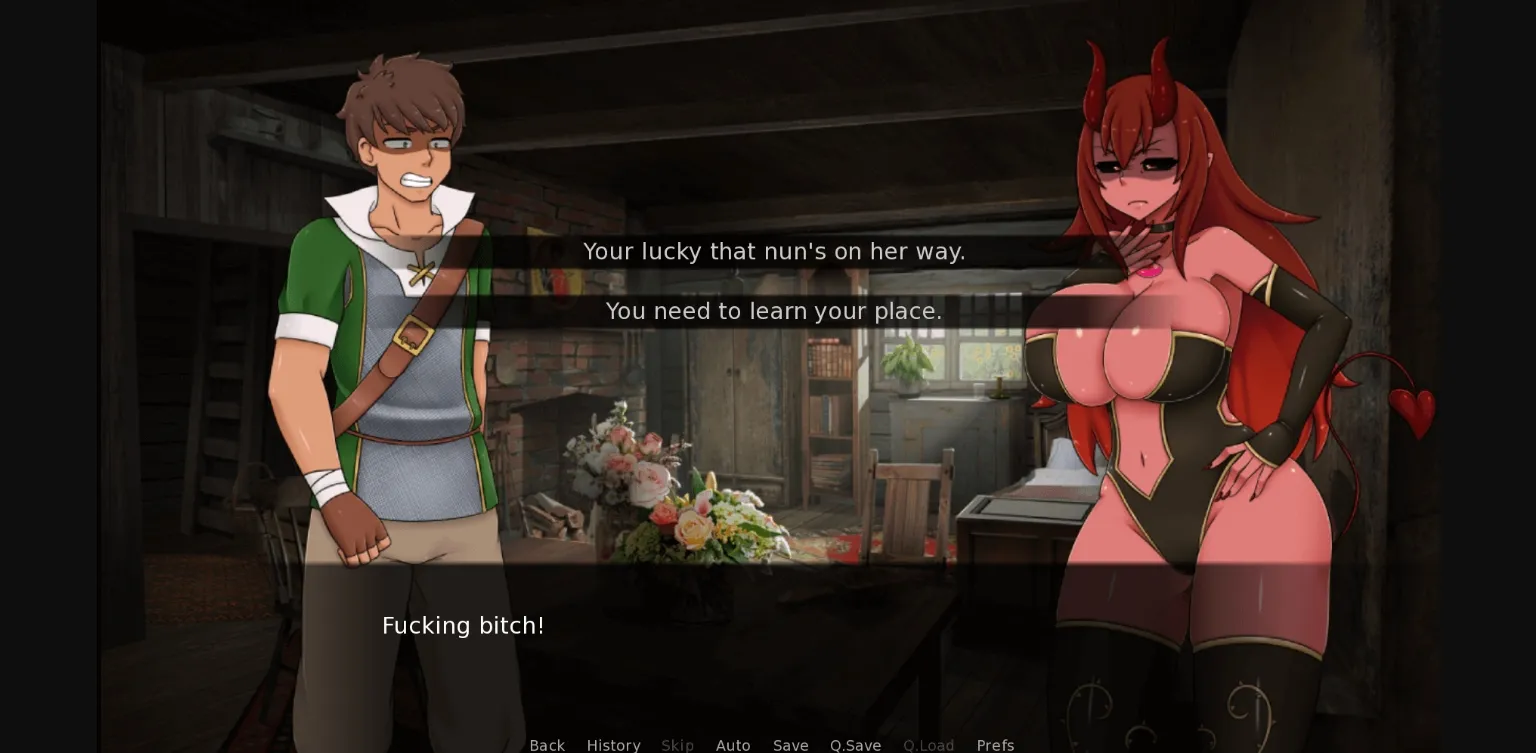Click Back to rewind dialogue
This screenshot has height=753, width=1536.
[x=546, y=745]
